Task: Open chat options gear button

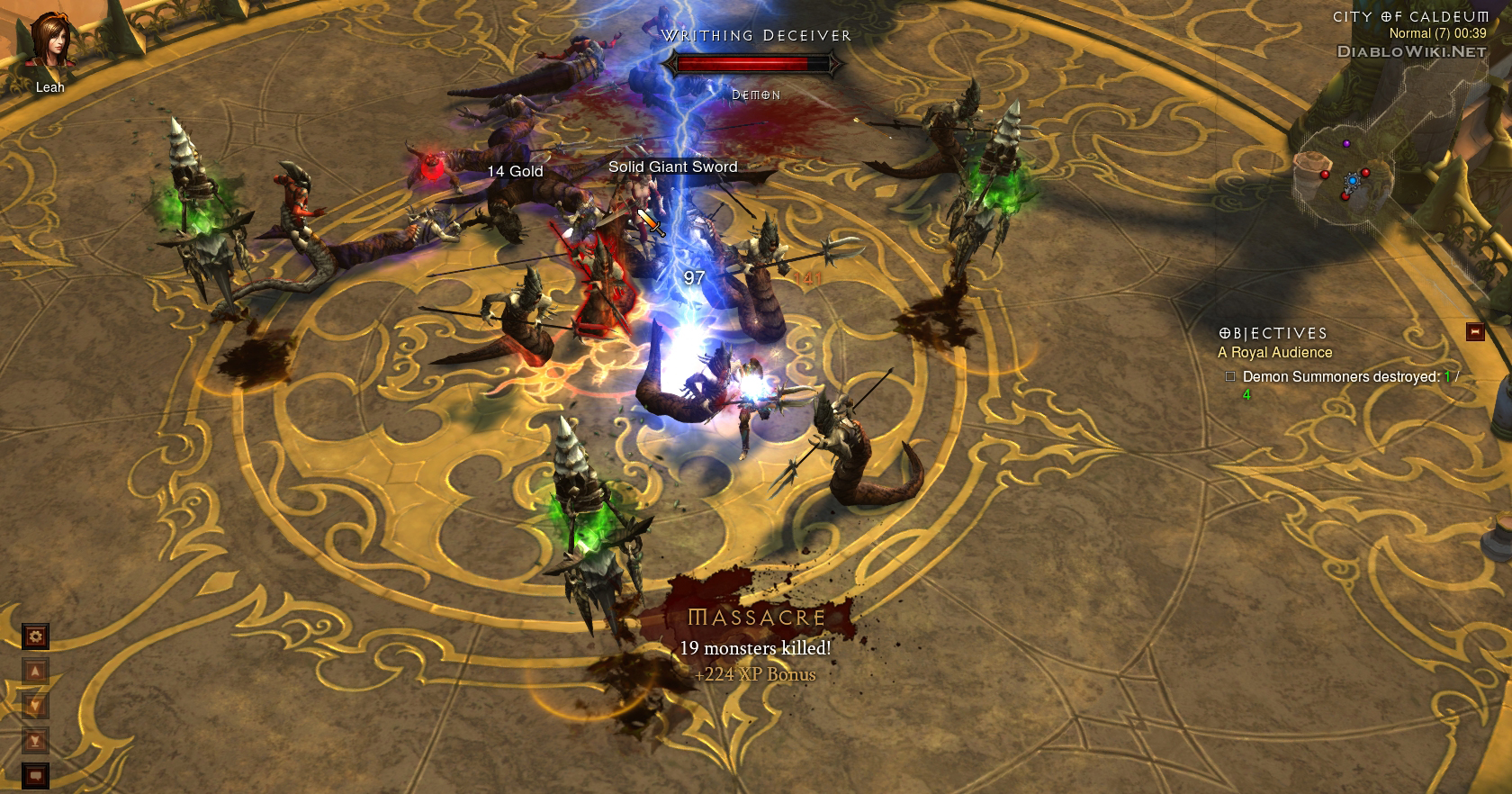Action: [36, 636]
